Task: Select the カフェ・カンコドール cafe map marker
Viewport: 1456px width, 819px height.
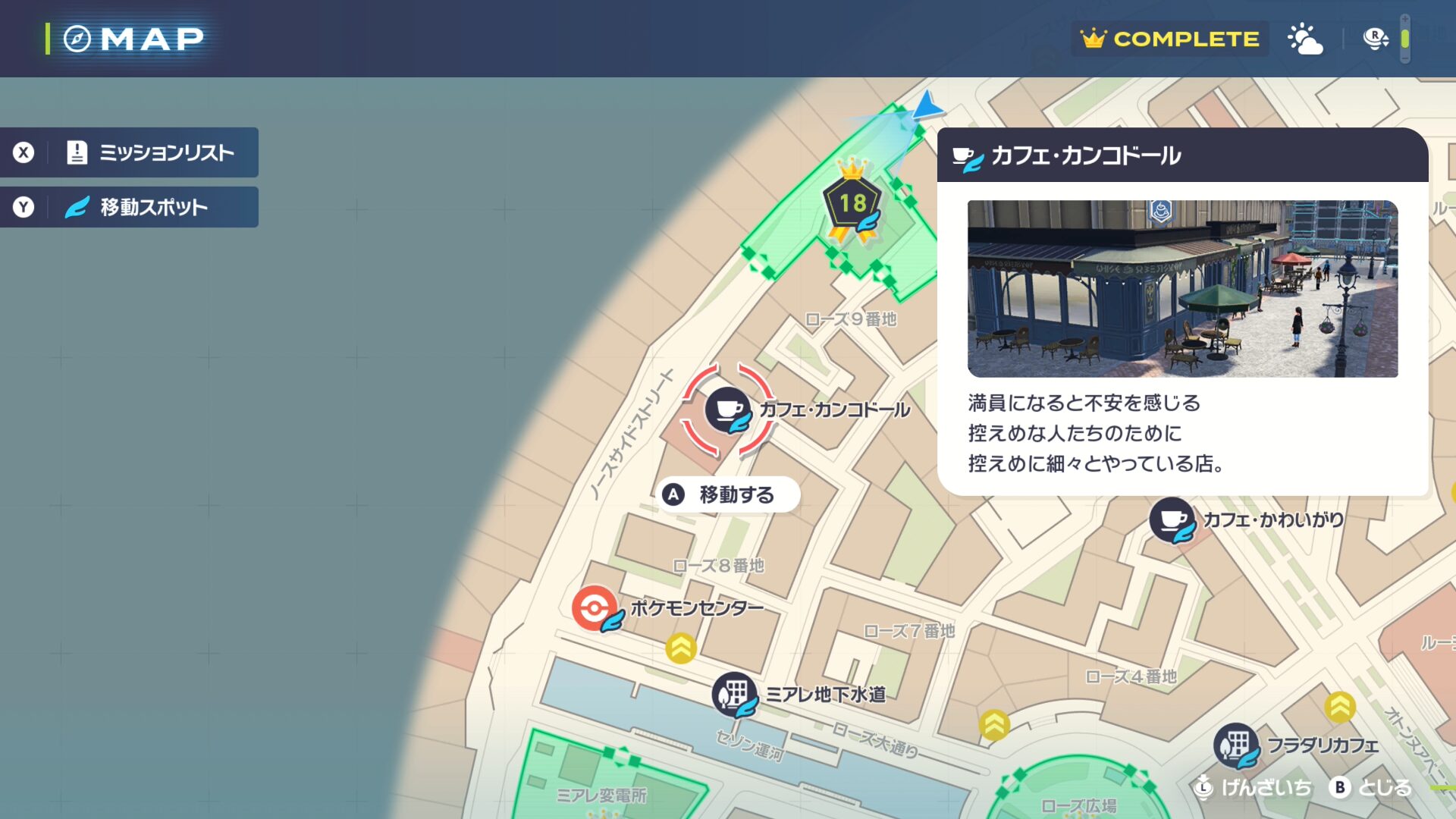Action: point(728,410)
